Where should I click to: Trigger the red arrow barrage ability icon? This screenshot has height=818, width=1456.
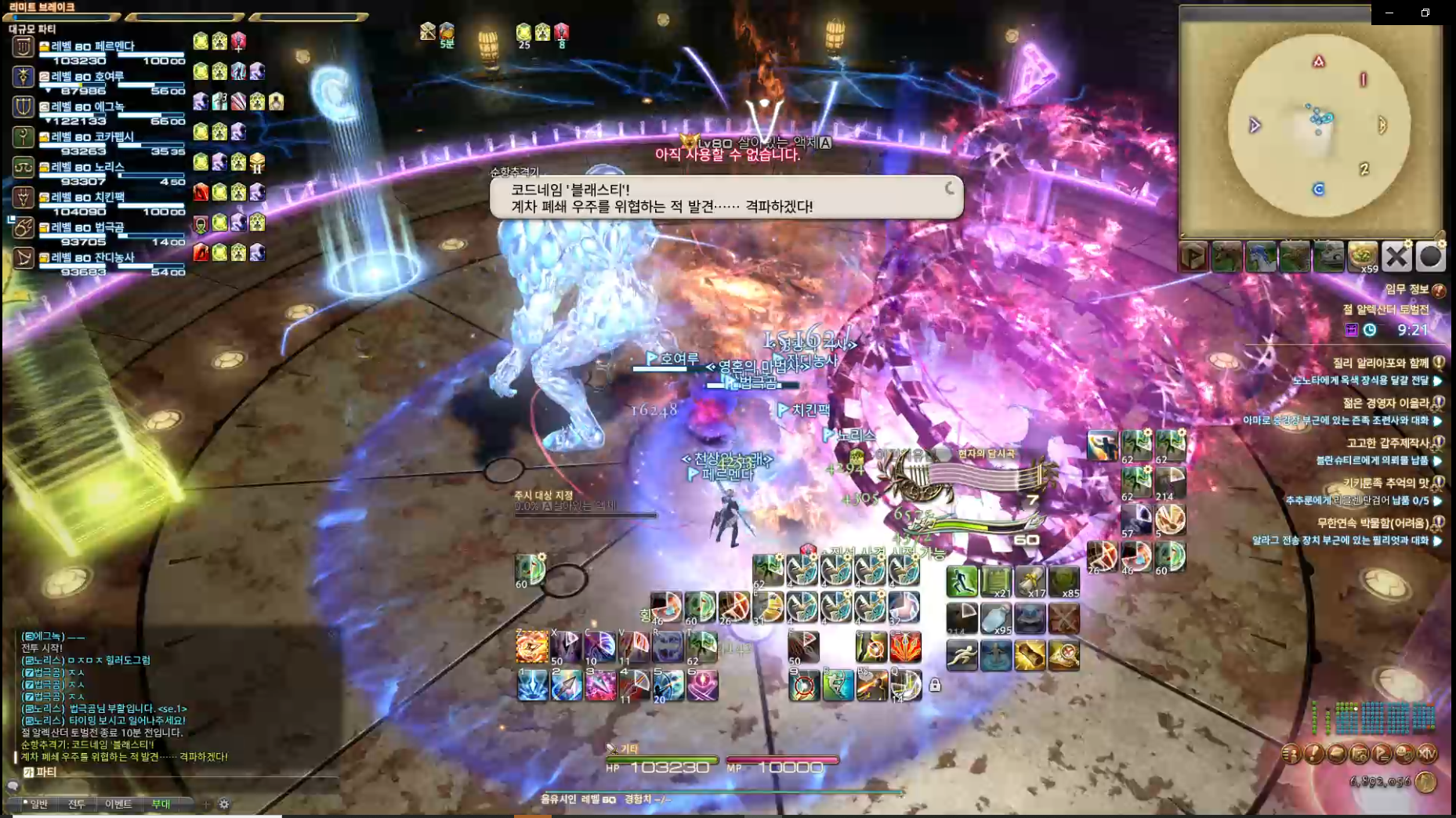(905, 648)
